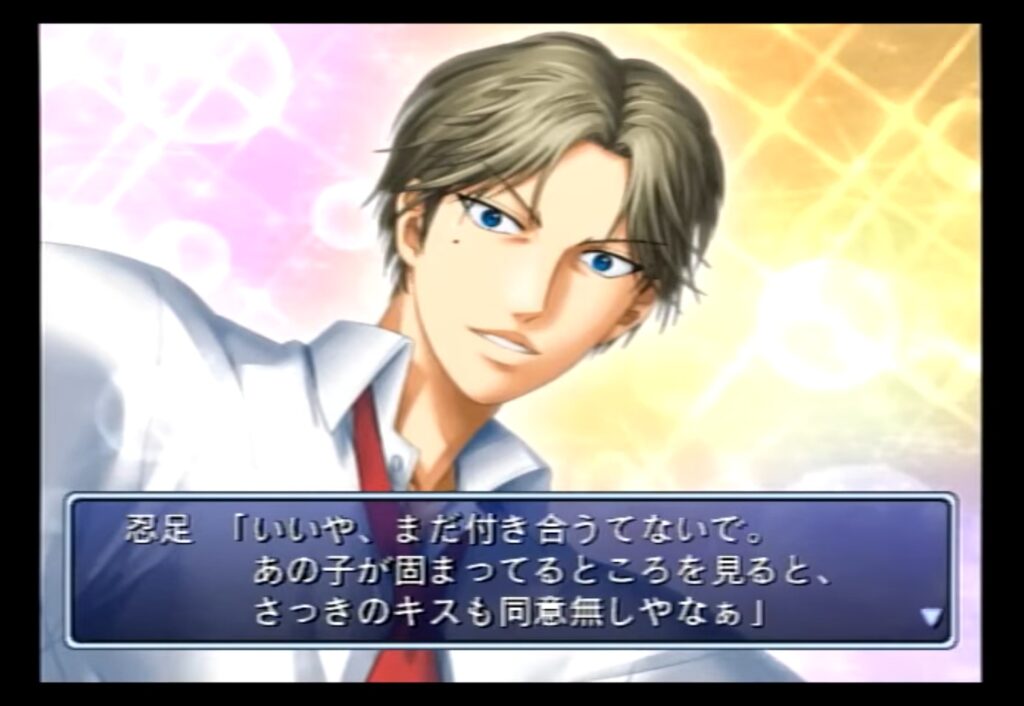This screenshot has width=1024, height=706.
Task: Advance Oshitari's dialogue text box
Action: [x=511, y=570]
